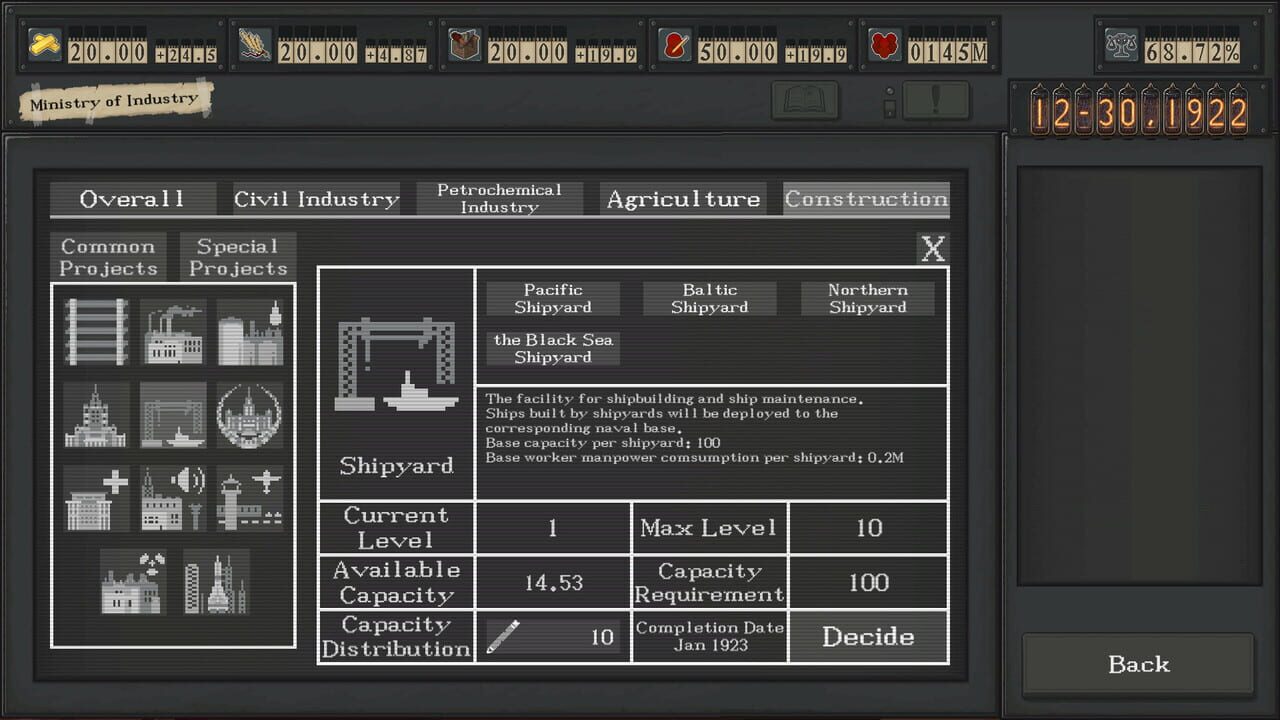The width and height of the screenshot is (1280, 720).
Task: Select the Factory project icon
Action: [x=172, y=333]
